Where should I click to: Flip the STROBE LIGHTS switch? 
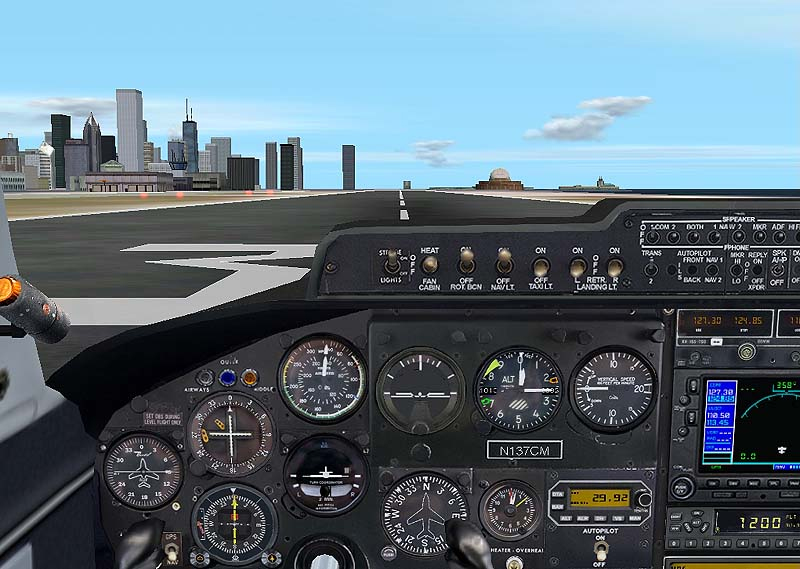pos(391,264)
